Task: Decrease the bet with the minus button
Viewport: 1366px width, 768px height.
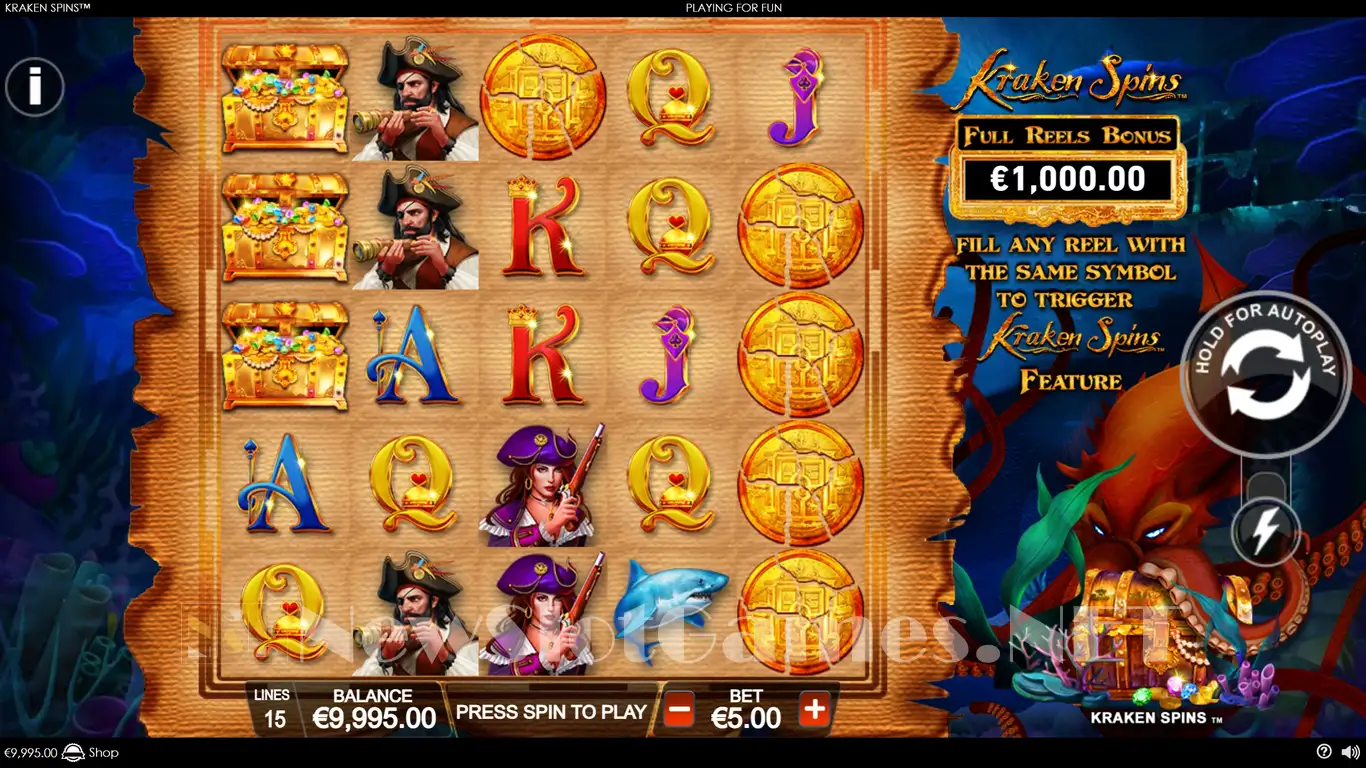Action: 679,711
